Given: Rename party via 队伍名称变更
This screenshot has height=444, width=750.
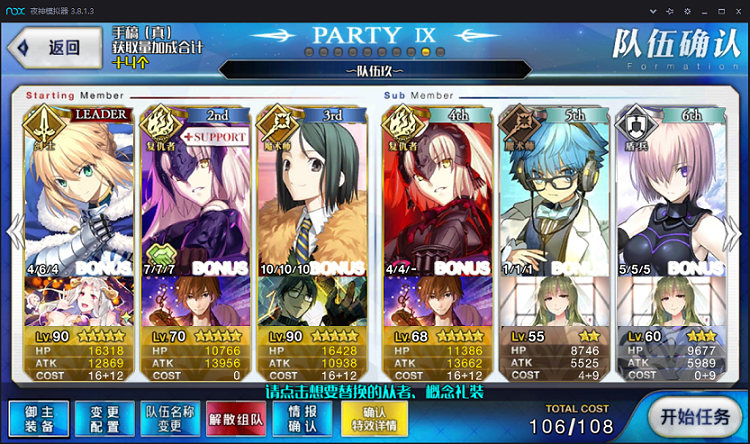Looking at the screenshot, I should click(x=170, y=418).
